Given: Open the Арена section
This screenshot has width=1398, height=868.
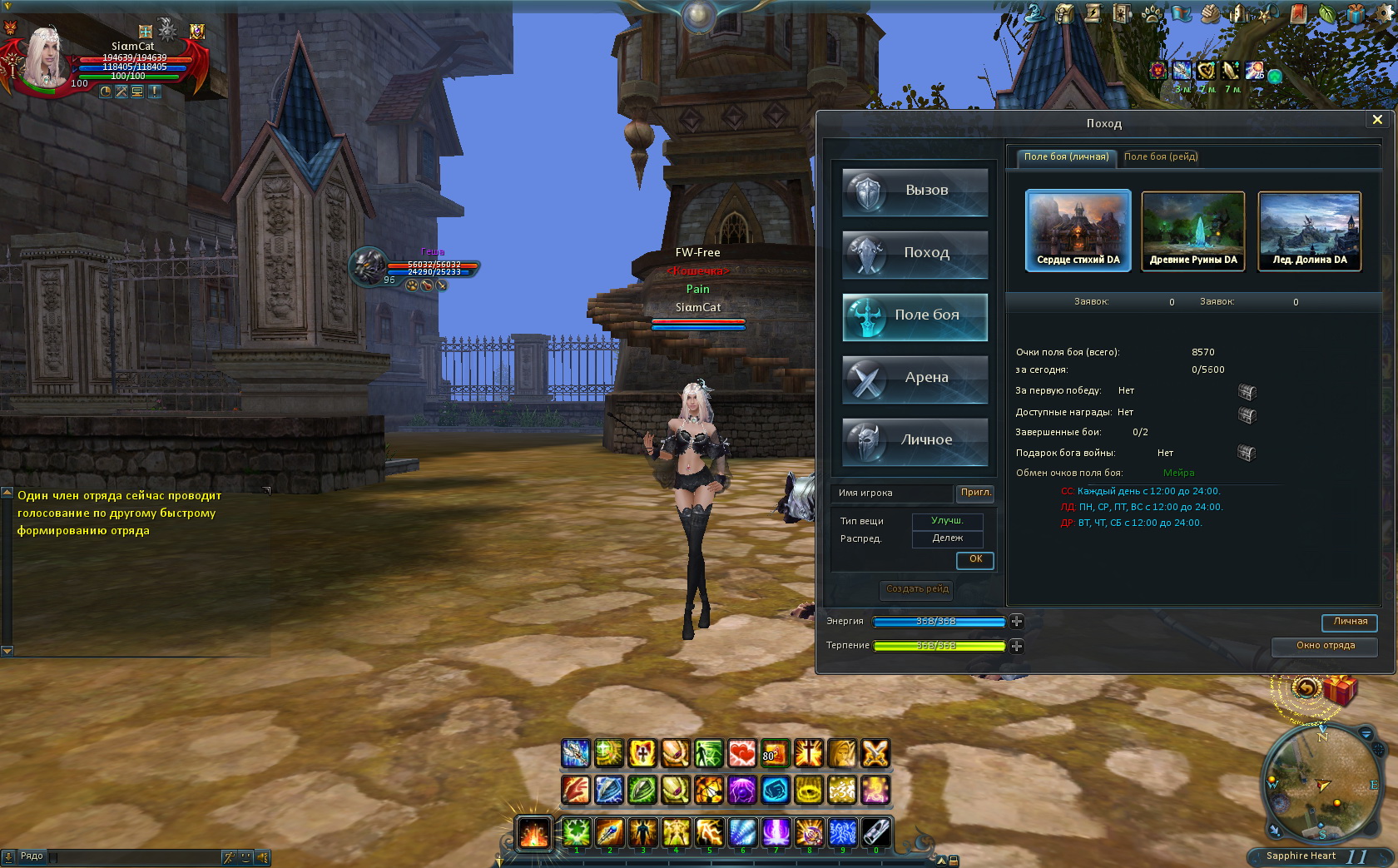Looking at the screenshot, I should [915, 378].
